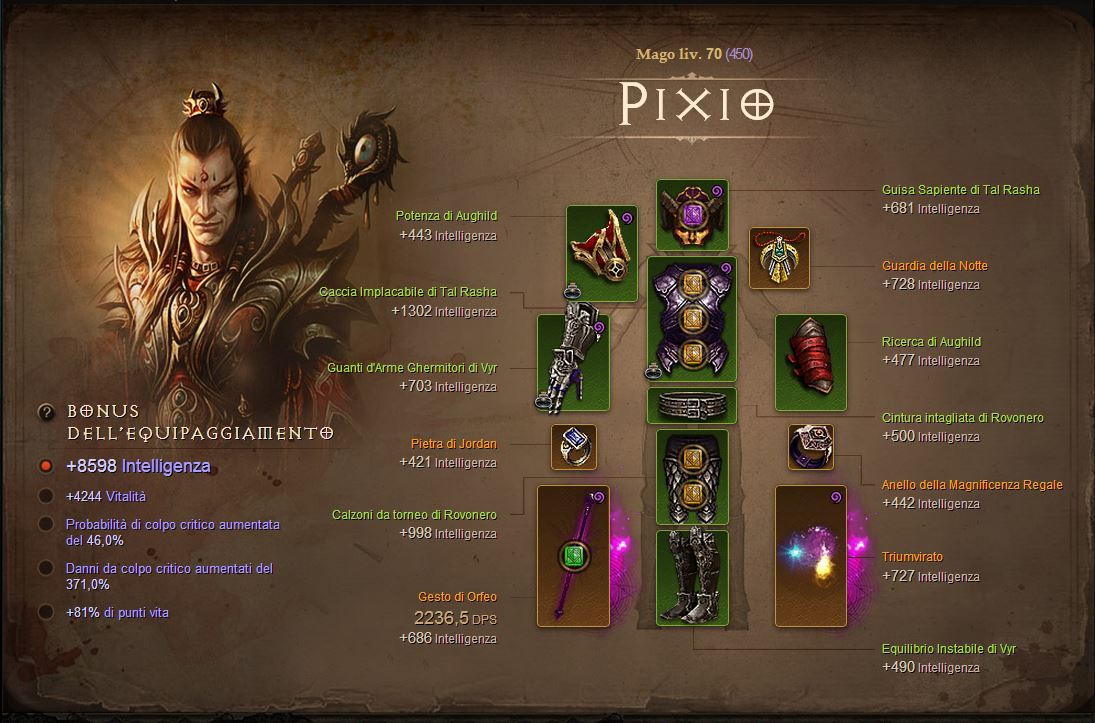The width and height of the screenshot is (1095, 723).
Task: Choose the critical hit chance bonus option
Action: [x=45, y=524]
